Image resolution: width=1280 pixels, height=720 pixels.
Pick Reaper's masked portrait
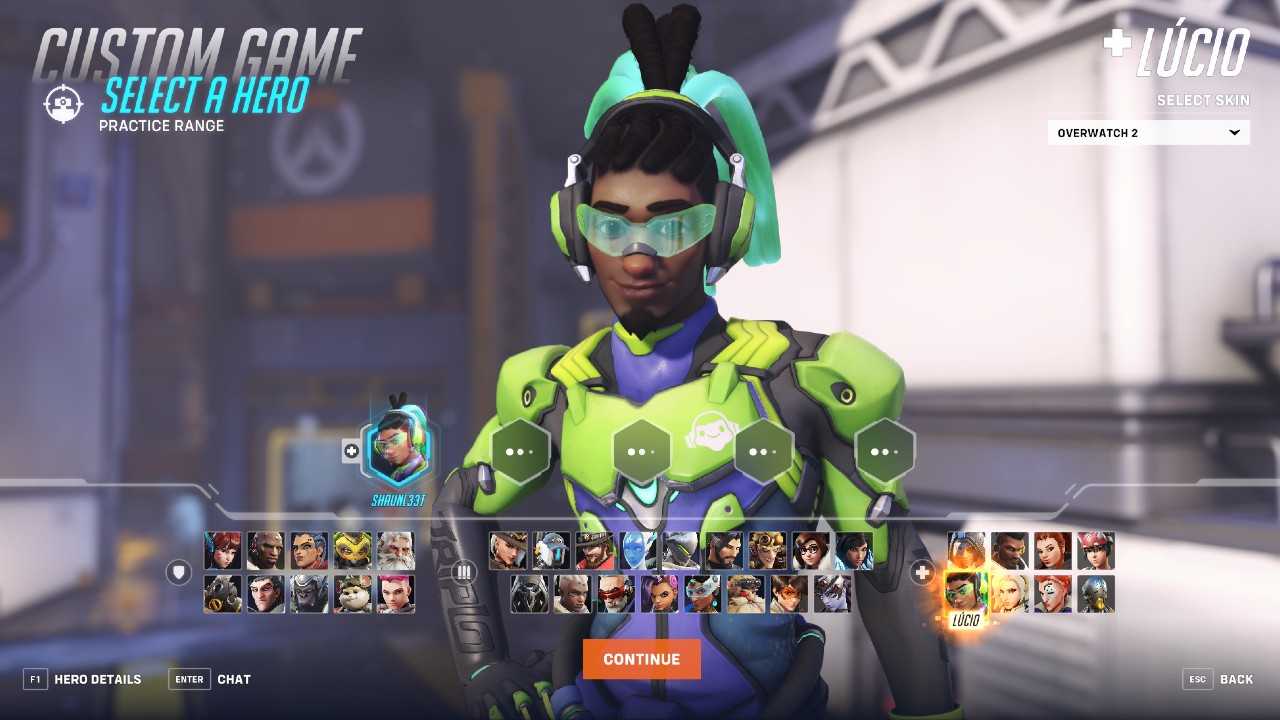pyautogui.click(x=529, y=594)
